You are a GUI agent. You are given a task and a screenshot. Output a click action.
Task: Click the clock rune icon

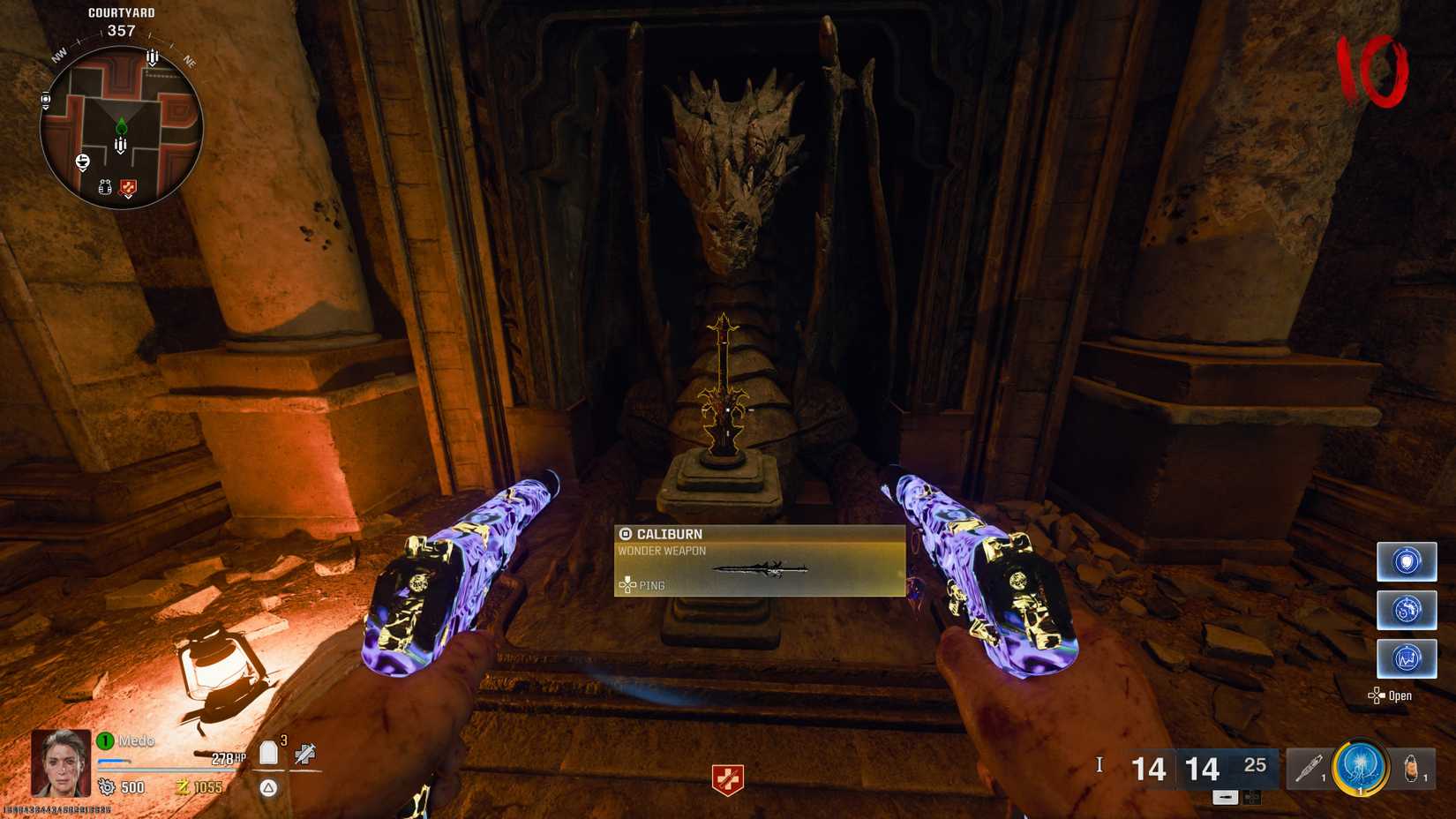click(x=1407, y=610)
